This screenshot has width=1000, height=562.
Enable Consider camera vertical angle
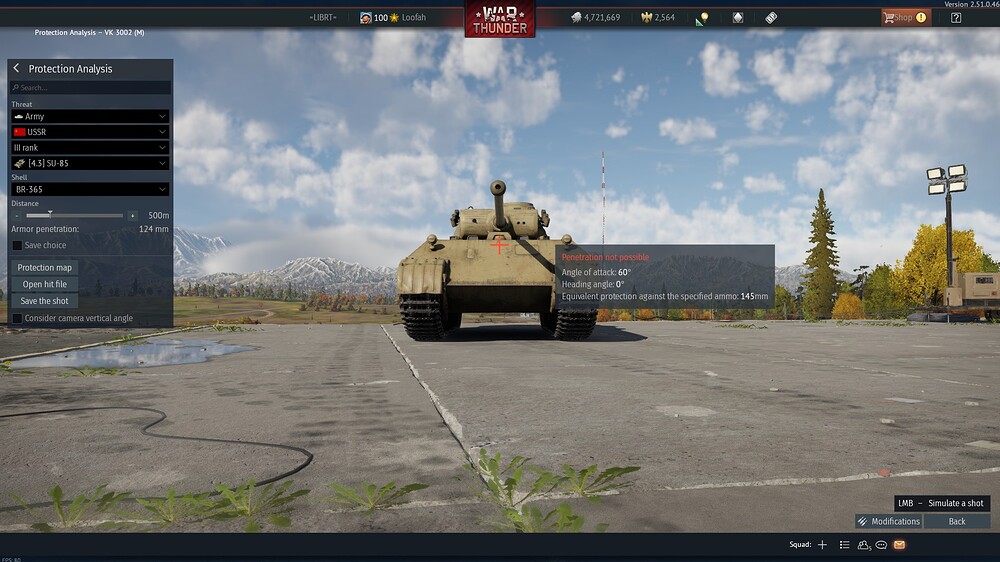tap(17, 318)
